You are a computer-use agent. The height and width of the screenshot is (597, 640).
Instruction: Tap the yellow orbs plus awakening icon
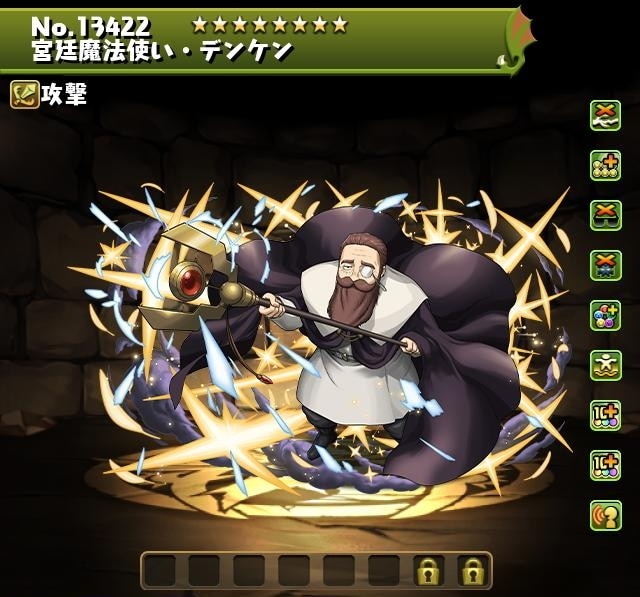click(605, 165)
